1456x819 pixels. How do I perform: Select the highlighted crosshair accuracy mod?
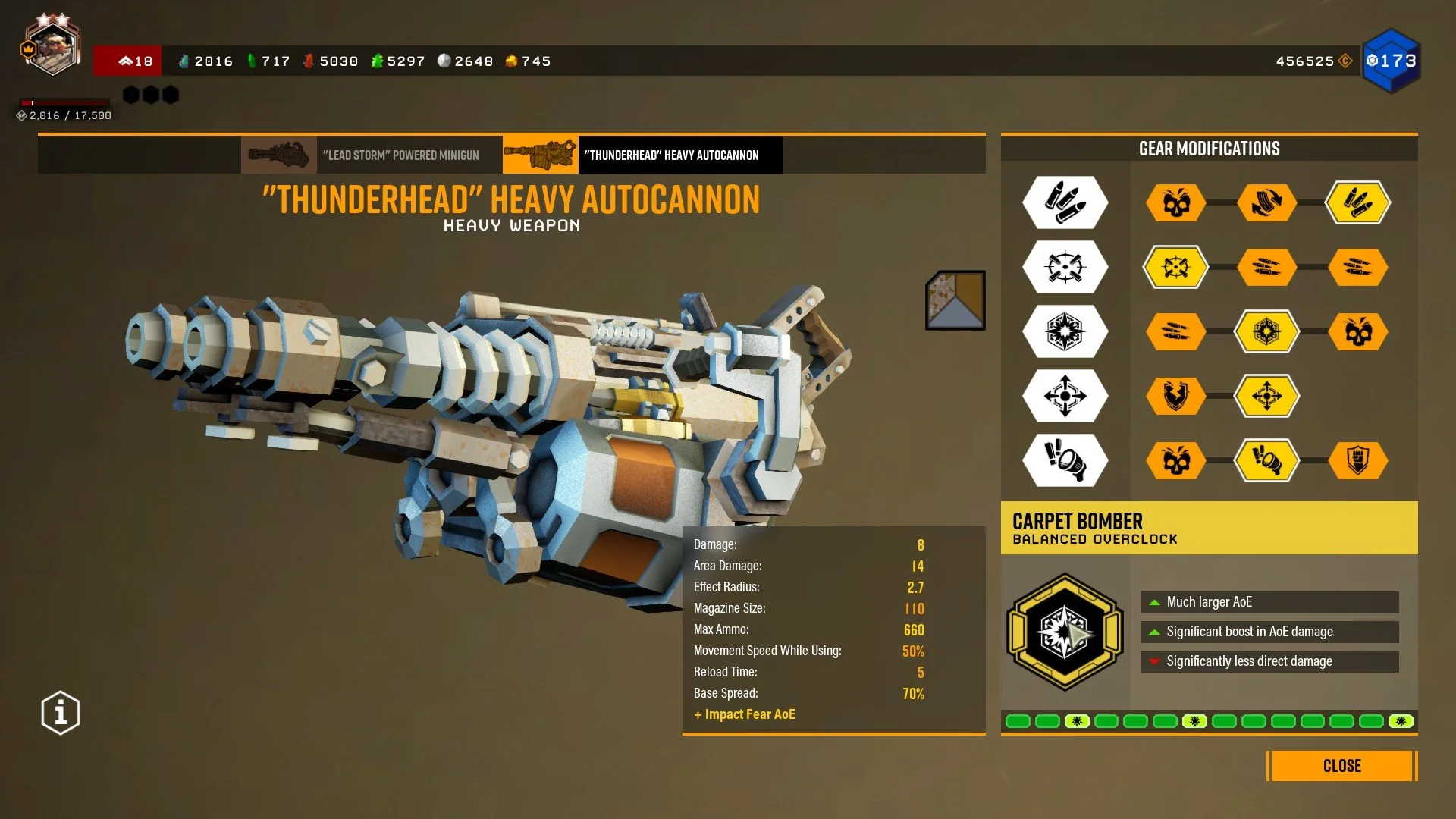(1175, 267)
